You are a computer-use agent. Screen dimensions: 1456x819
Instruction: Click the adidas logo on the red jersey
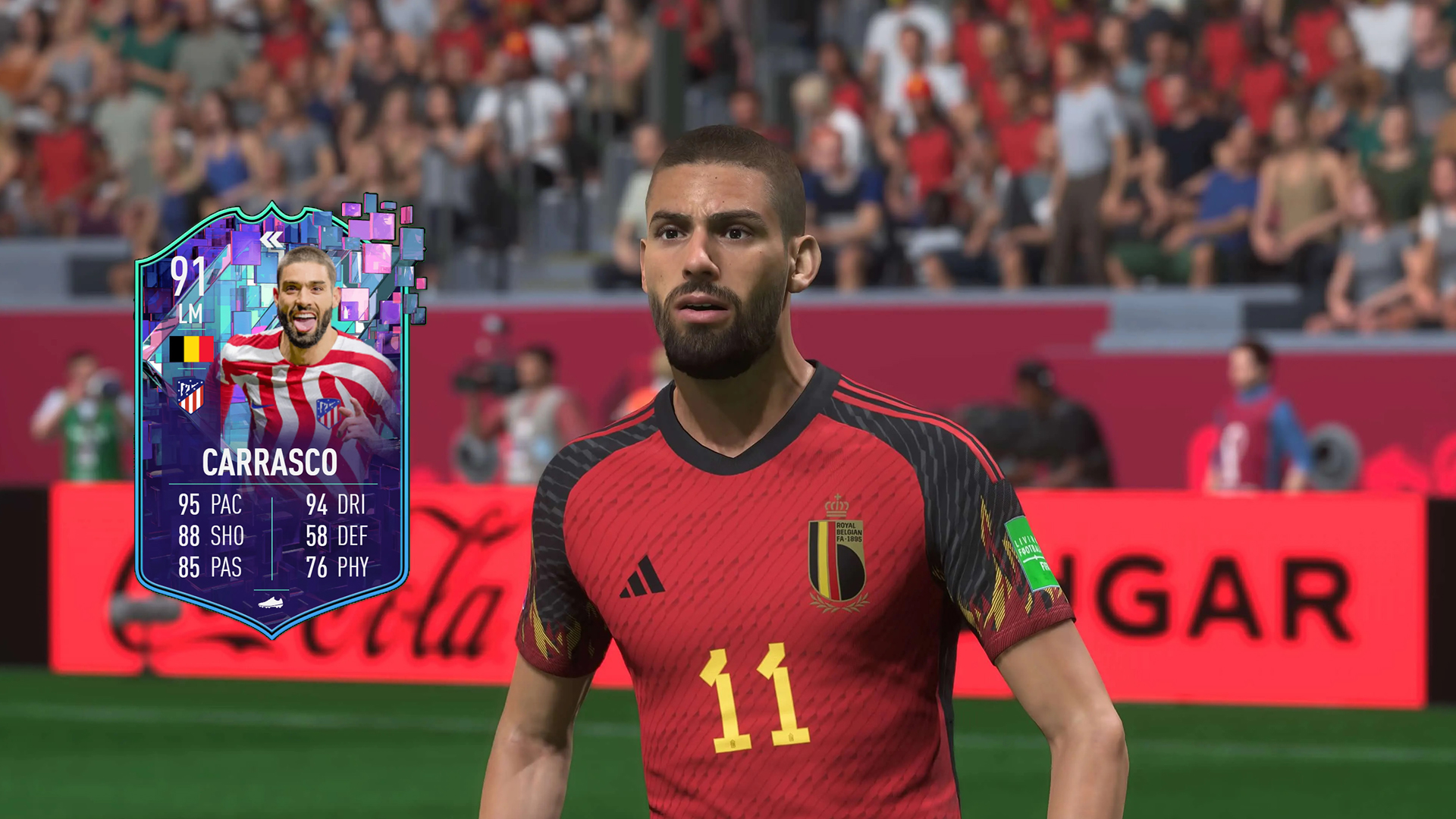coord(641,576)
